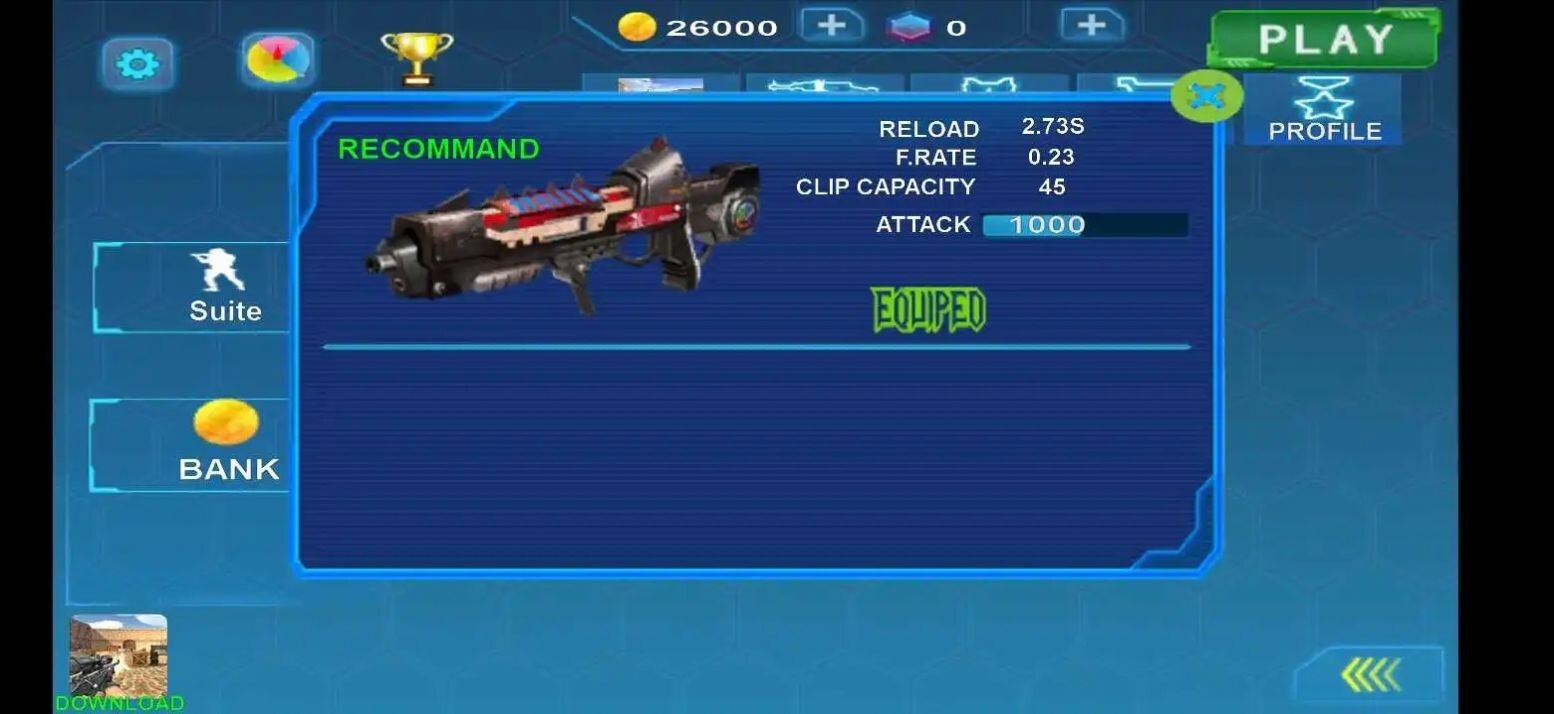View the gold trophy achievements

(x=417, y=58)
